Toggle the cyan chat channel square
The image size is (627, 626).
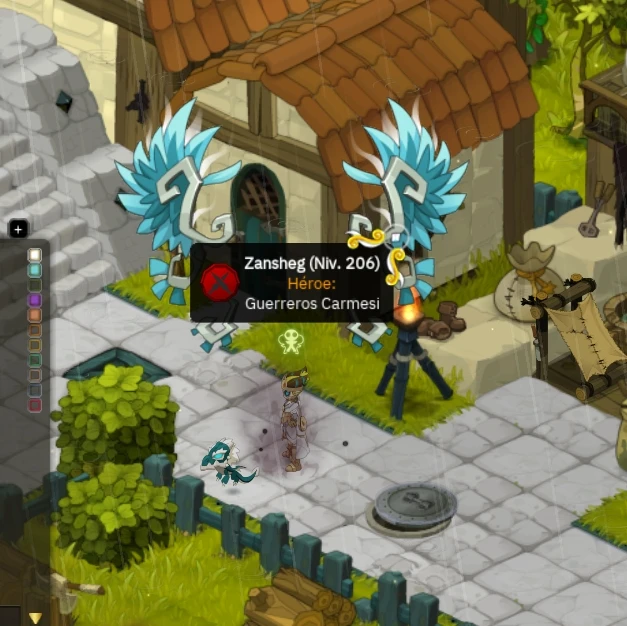[35, 270]
